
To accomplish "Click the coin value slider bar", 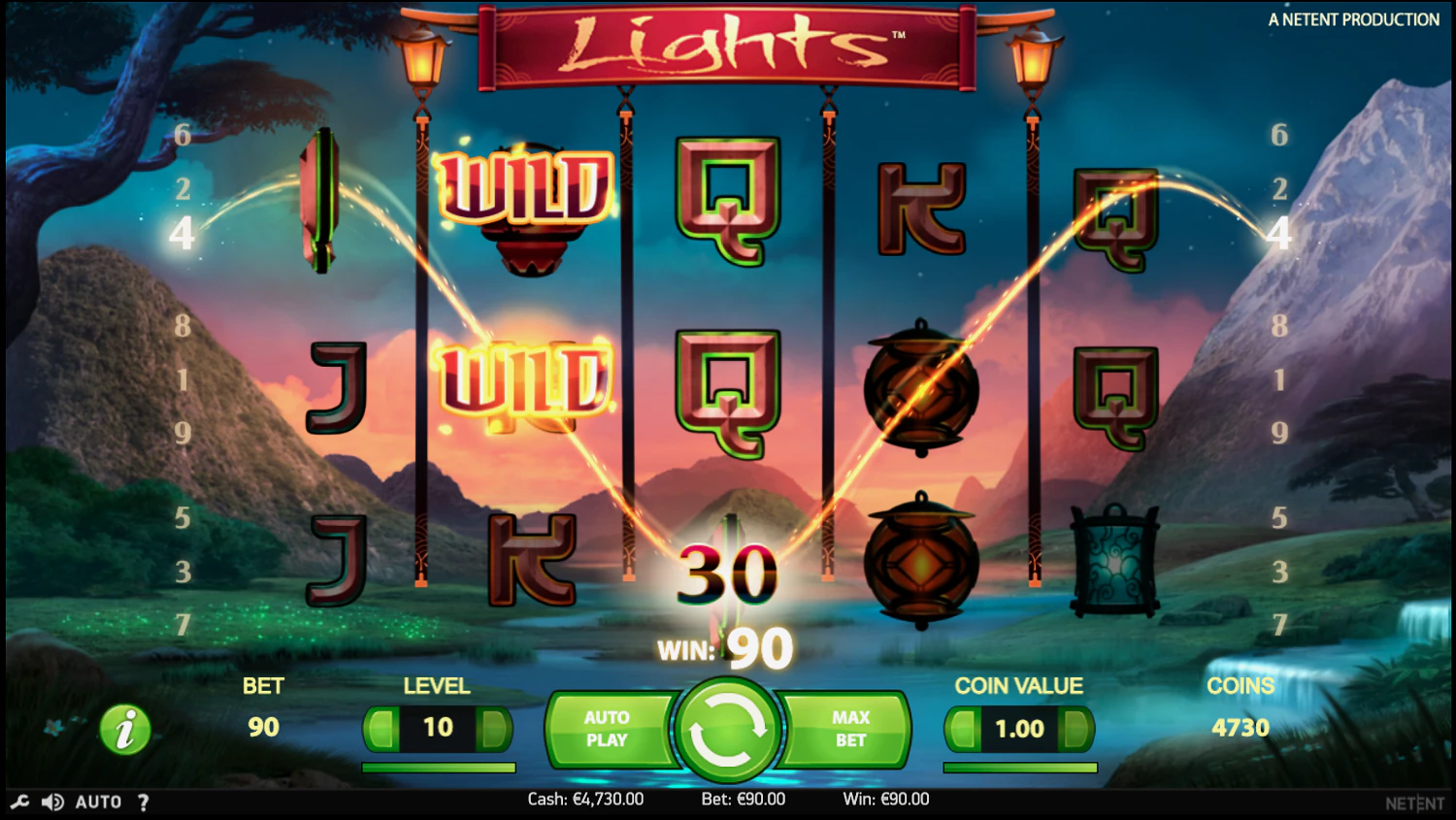I will tap(1019, 768).
